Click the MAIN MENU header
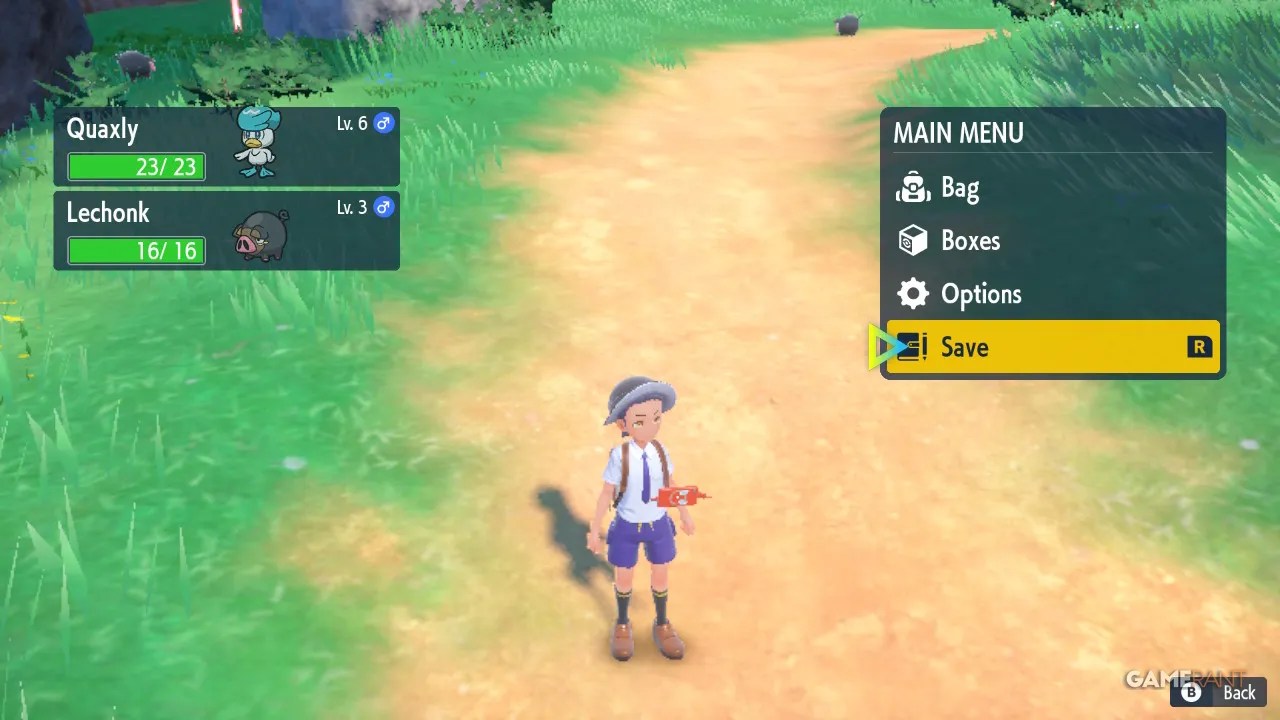 click(957, 132)
